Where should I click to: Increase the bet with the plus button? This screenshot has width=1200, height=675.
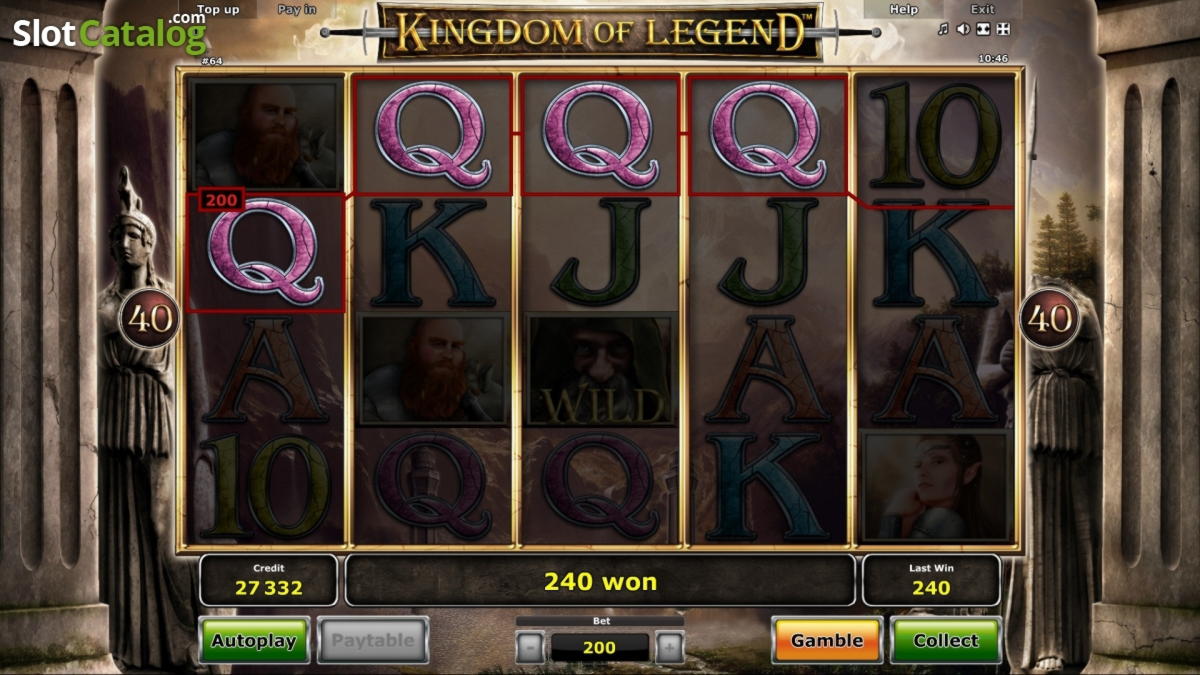[x=670, y=648]
